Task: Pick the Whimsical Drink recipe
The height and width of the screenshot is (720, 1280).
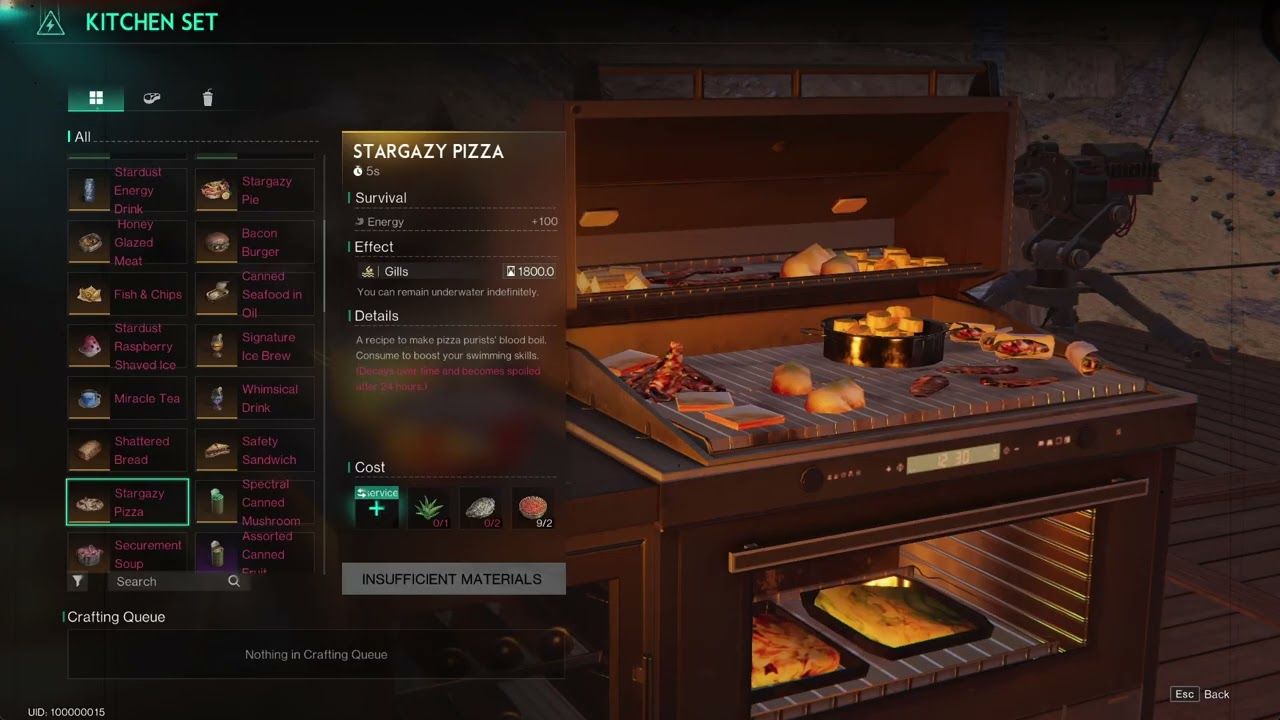Action: pos(255,398)
